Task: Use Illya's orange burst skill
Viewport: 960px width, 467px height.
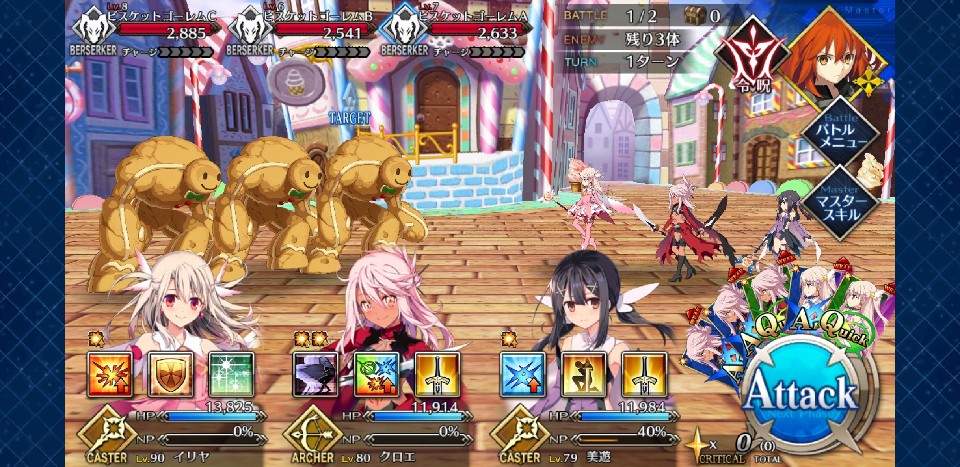Action: (x=108, y=374)
